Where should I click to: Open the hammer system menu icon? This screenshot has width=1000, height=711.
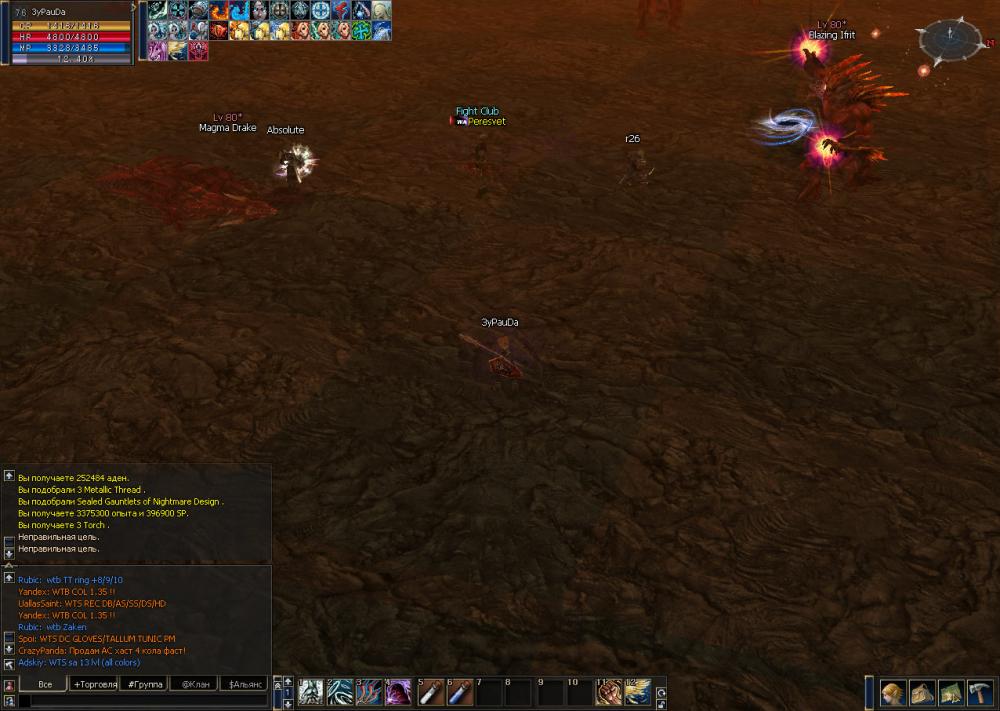(x=979, y=693)
